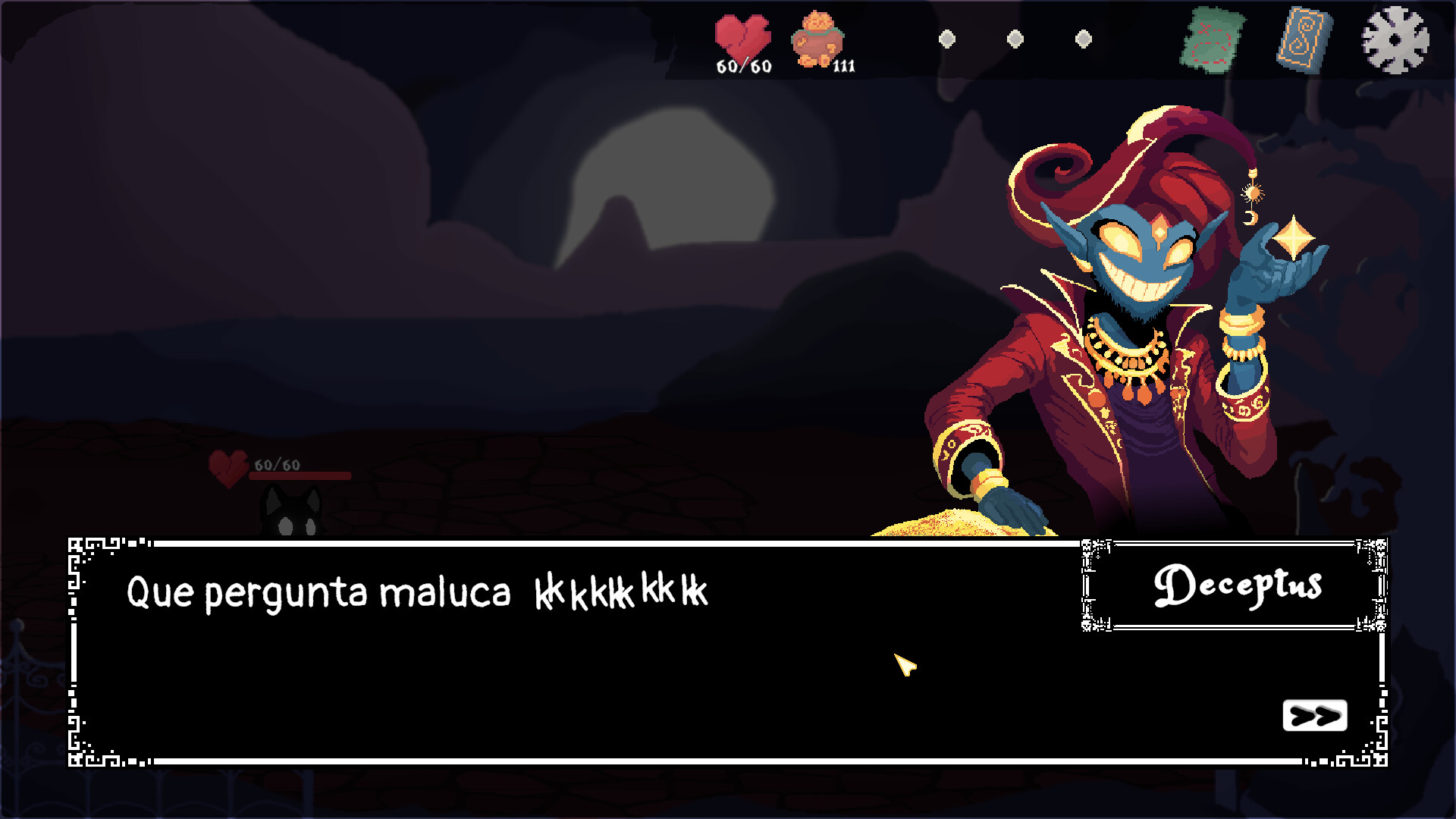Click the small heart beside the pet's health bar
Viewport: 1456px width, 819px height.
click(229, 466)
